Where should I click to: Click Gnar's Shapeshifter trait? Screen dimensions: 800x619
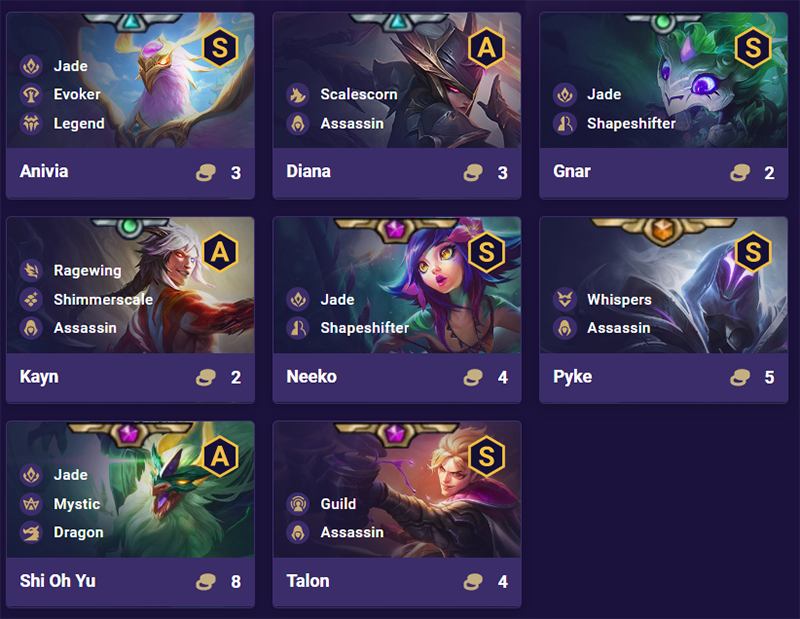pyautogui.click(x=630, y=123)
